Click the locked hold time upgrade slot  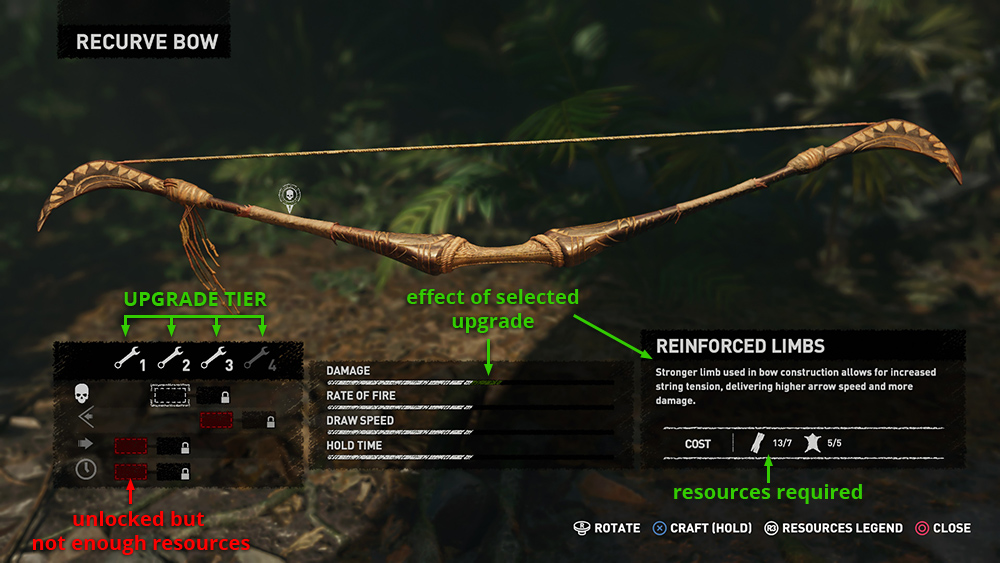[x=174, y=471]
